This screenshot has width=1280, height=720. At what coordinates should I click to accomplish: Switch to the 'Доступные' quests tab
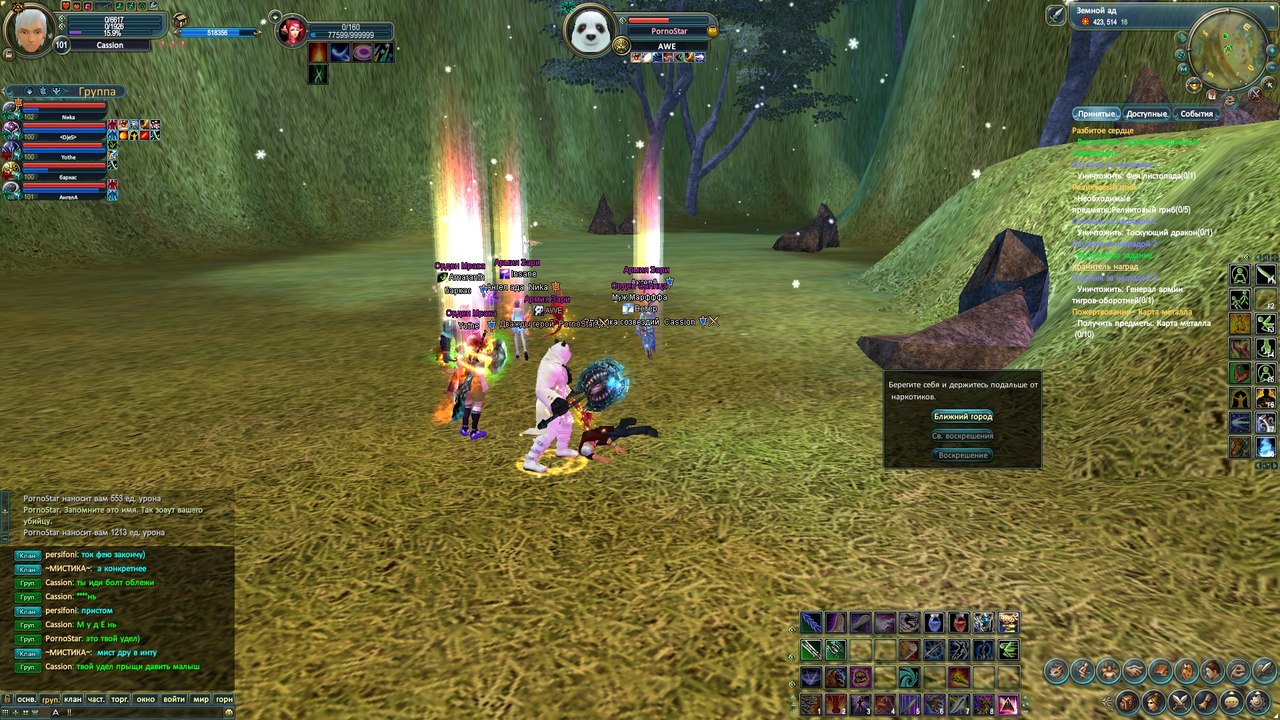click(1146, 114)
